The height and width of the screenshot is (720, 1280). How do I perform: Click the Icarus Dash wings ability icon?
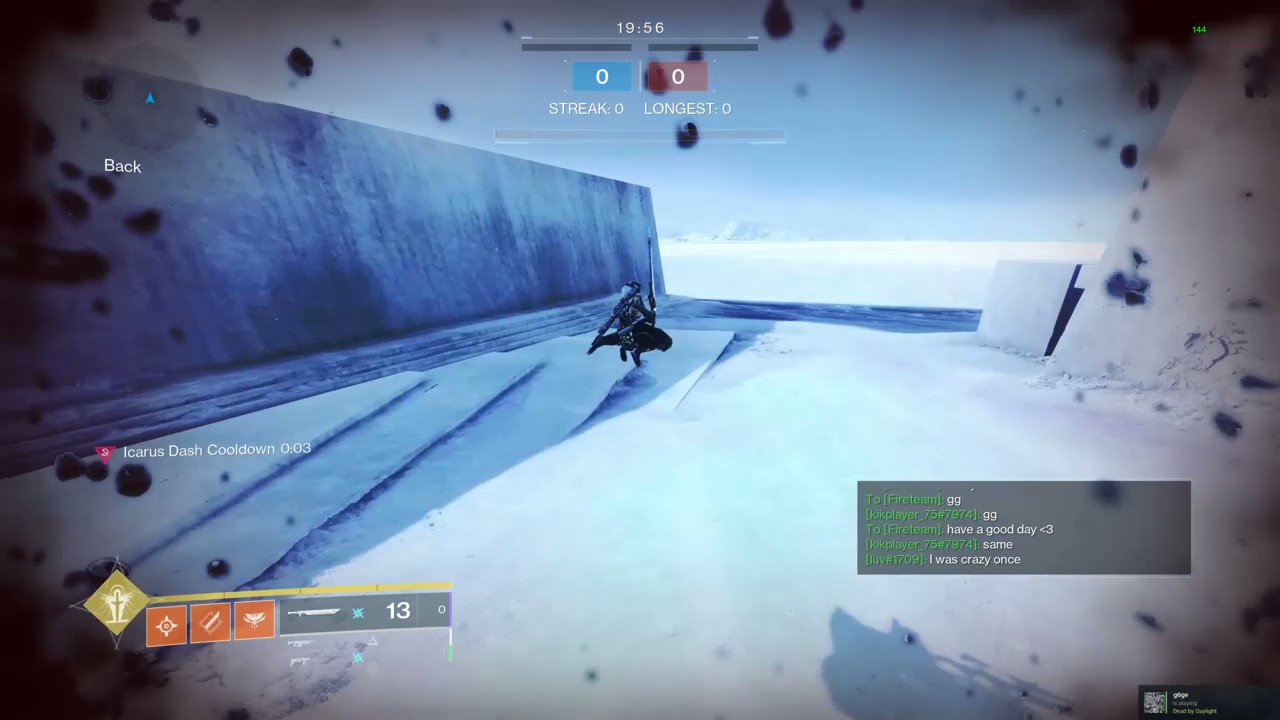click(x=253, y=620)
